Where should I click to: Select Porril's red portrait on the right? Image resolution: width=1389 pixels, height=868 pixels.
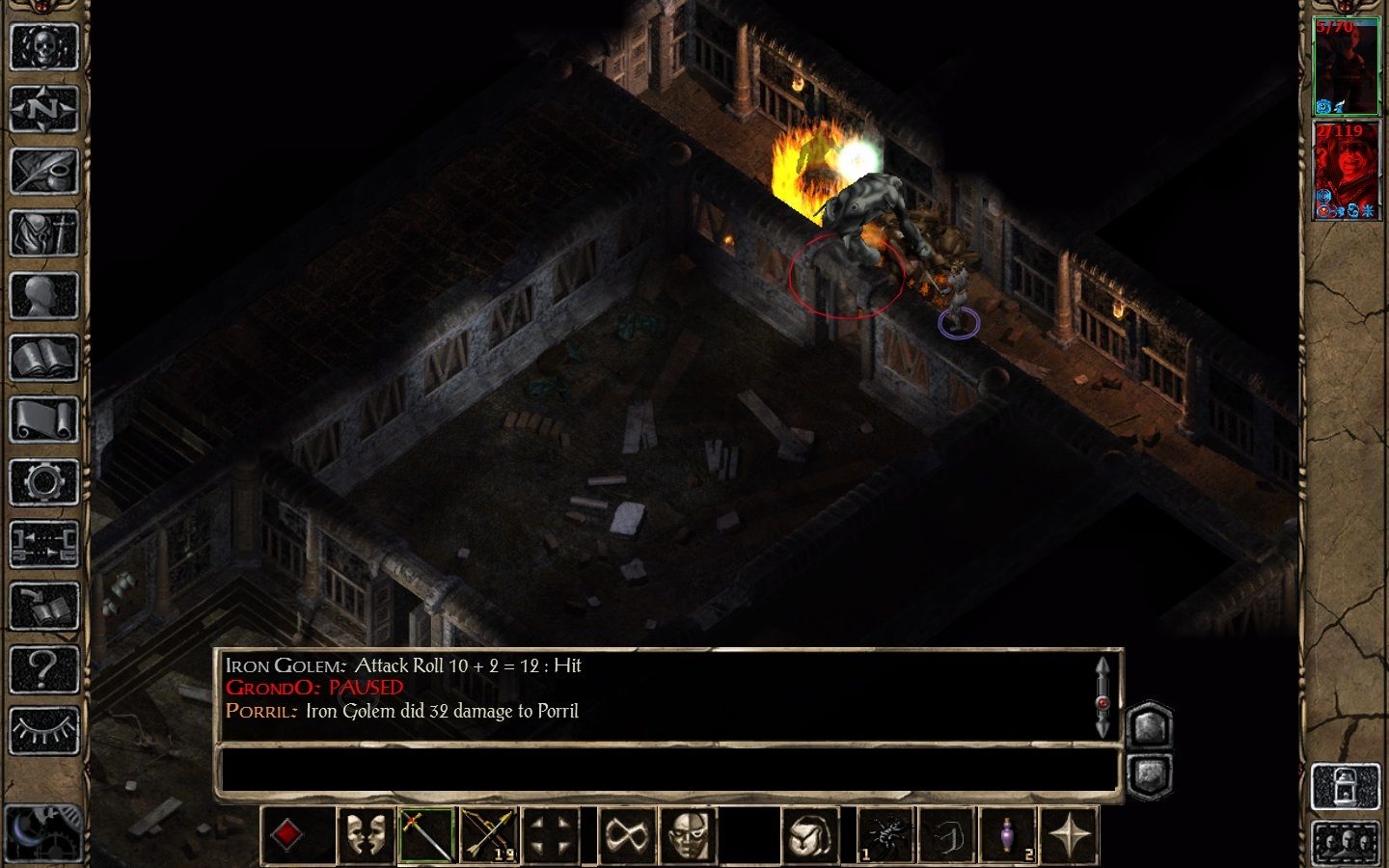click(x=1348, y=169)
